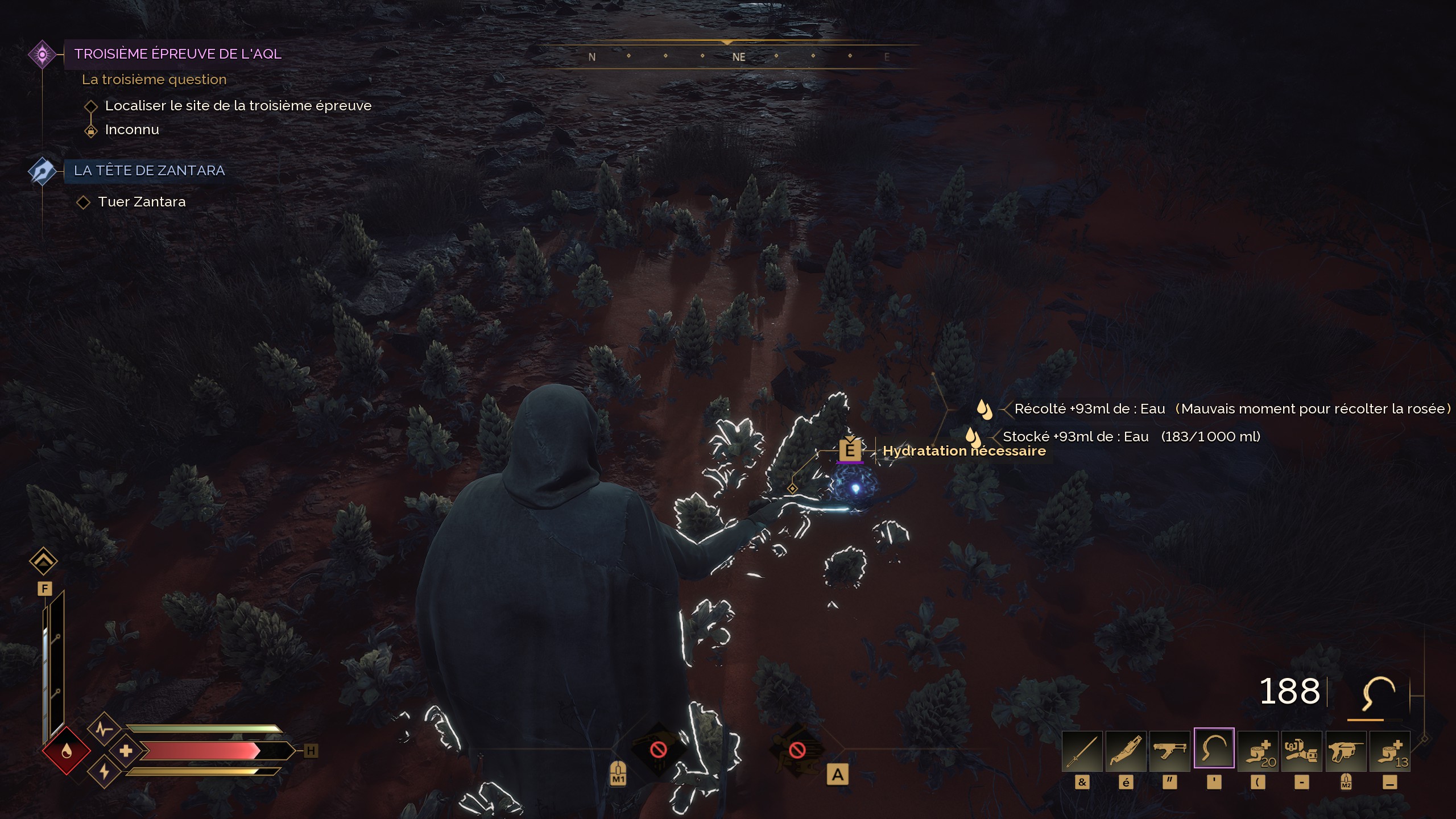Image resolution: width=1456 pixels, height=819 pixels.
Task: Open La tête de Zantara quest
Action: [x=149, y=171]
